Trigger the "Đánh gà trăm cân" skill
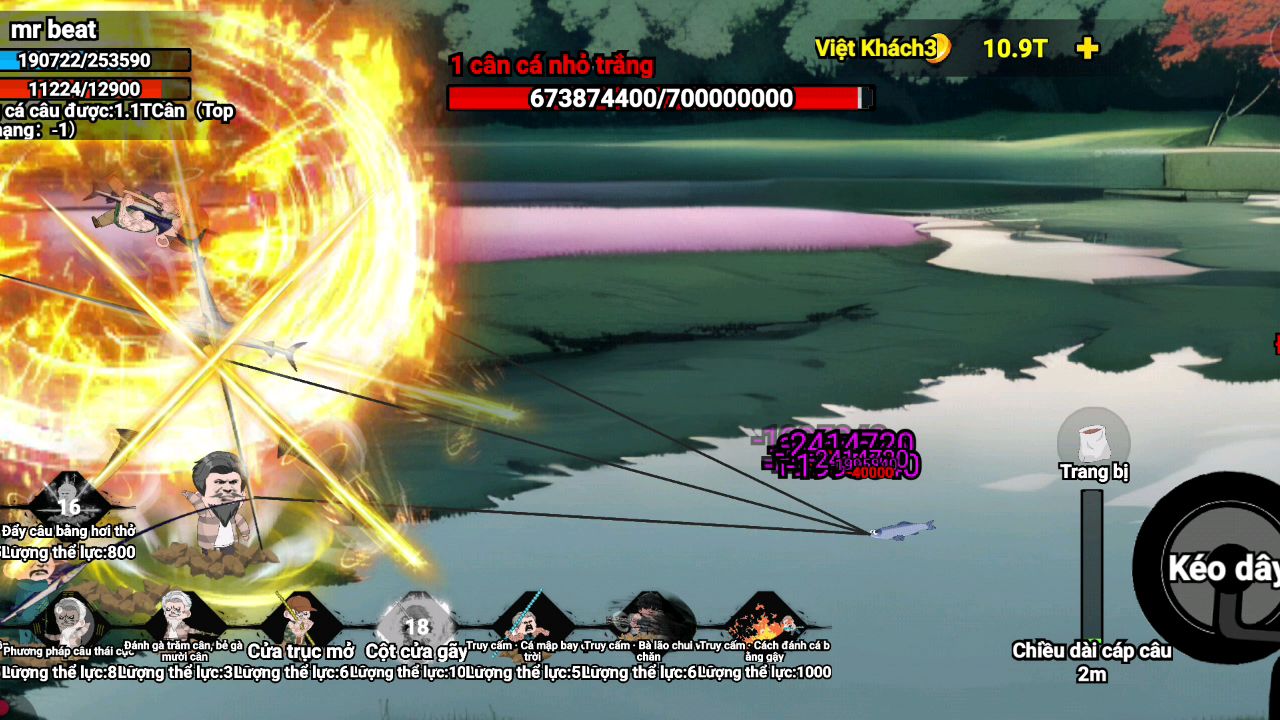This screenshot has height=720, width=1280. pos(184,616)
